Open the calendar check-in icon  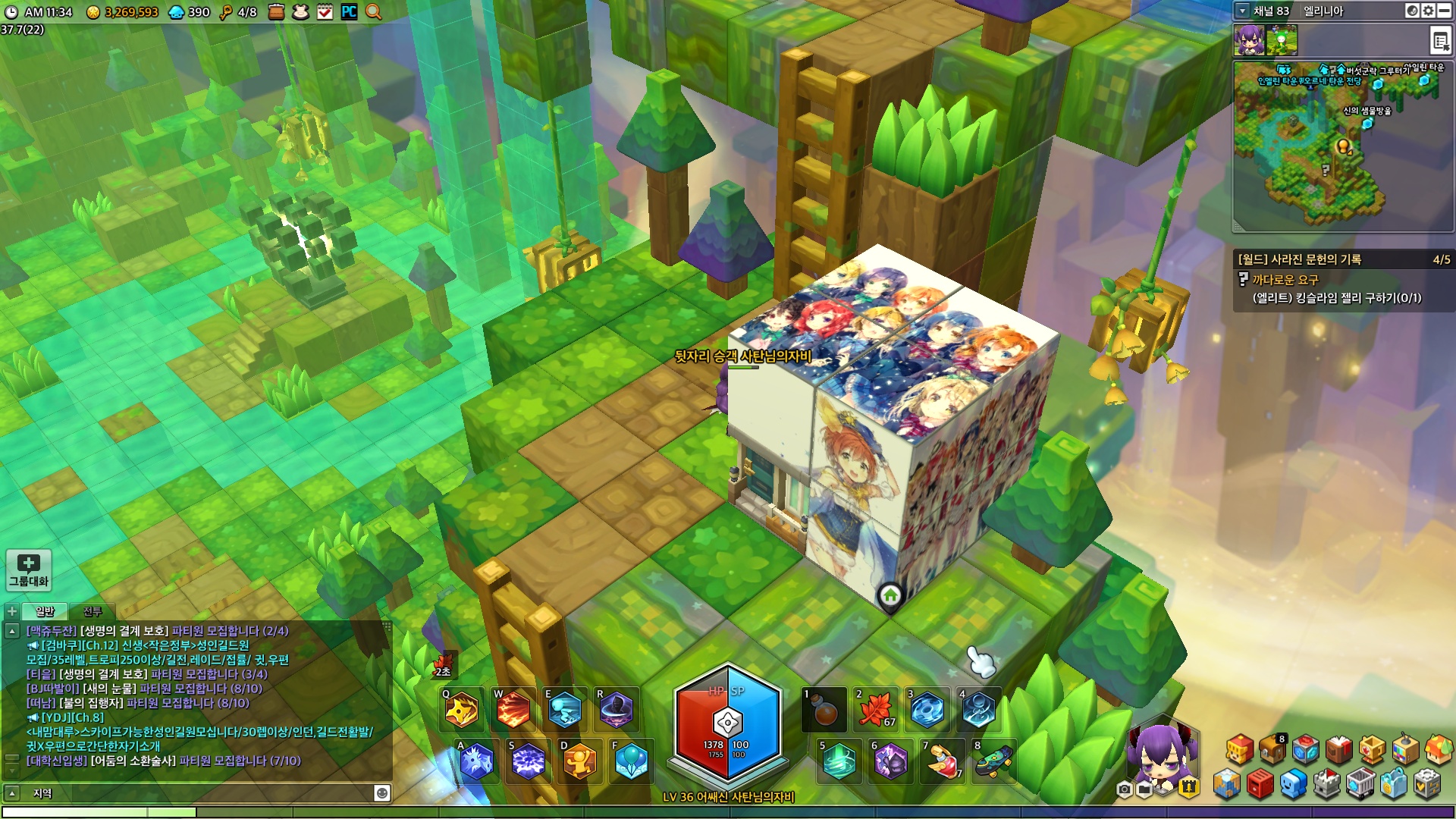[325, 12]
